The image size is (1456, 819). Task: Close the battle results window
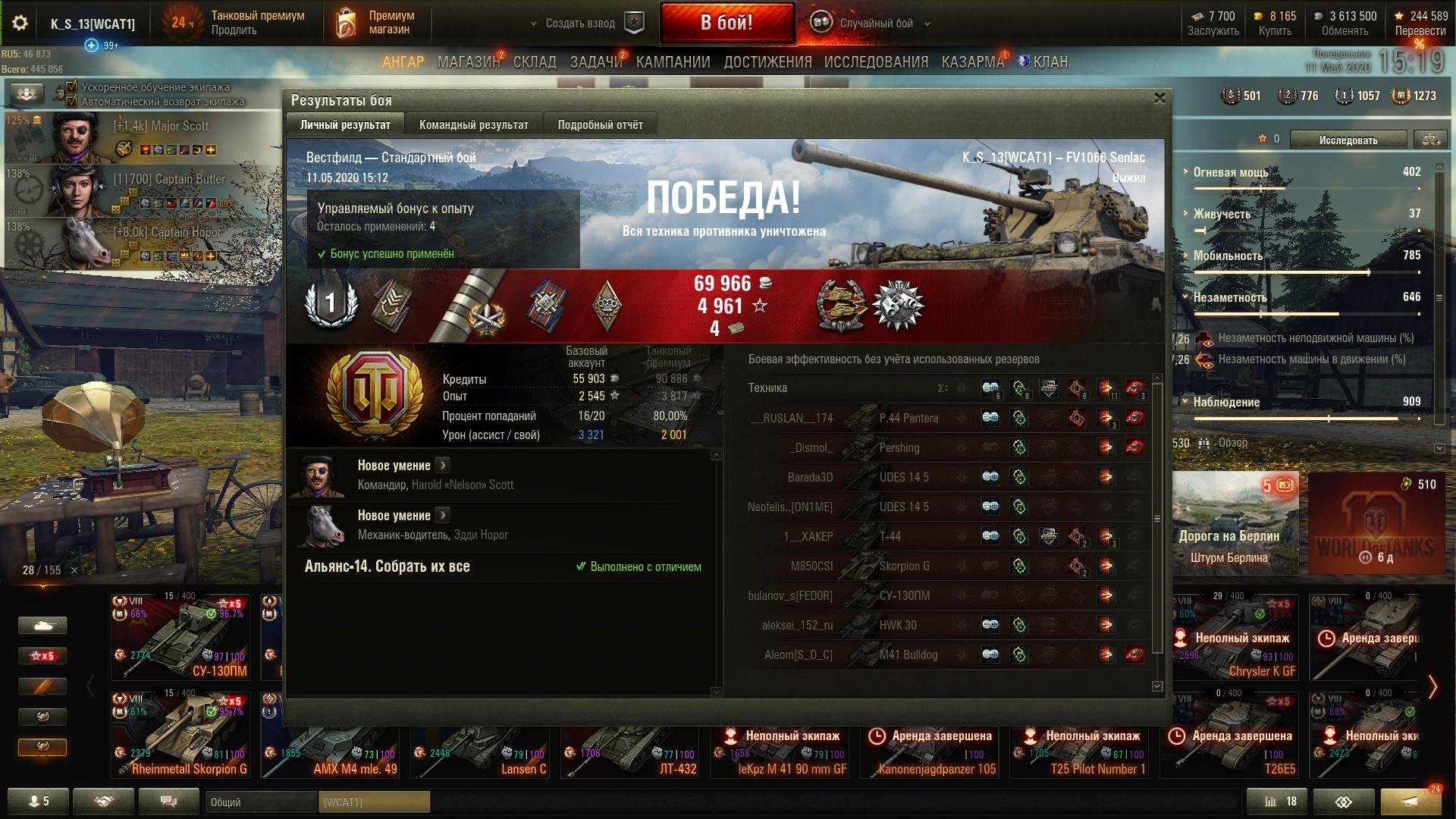point(1159,99)
